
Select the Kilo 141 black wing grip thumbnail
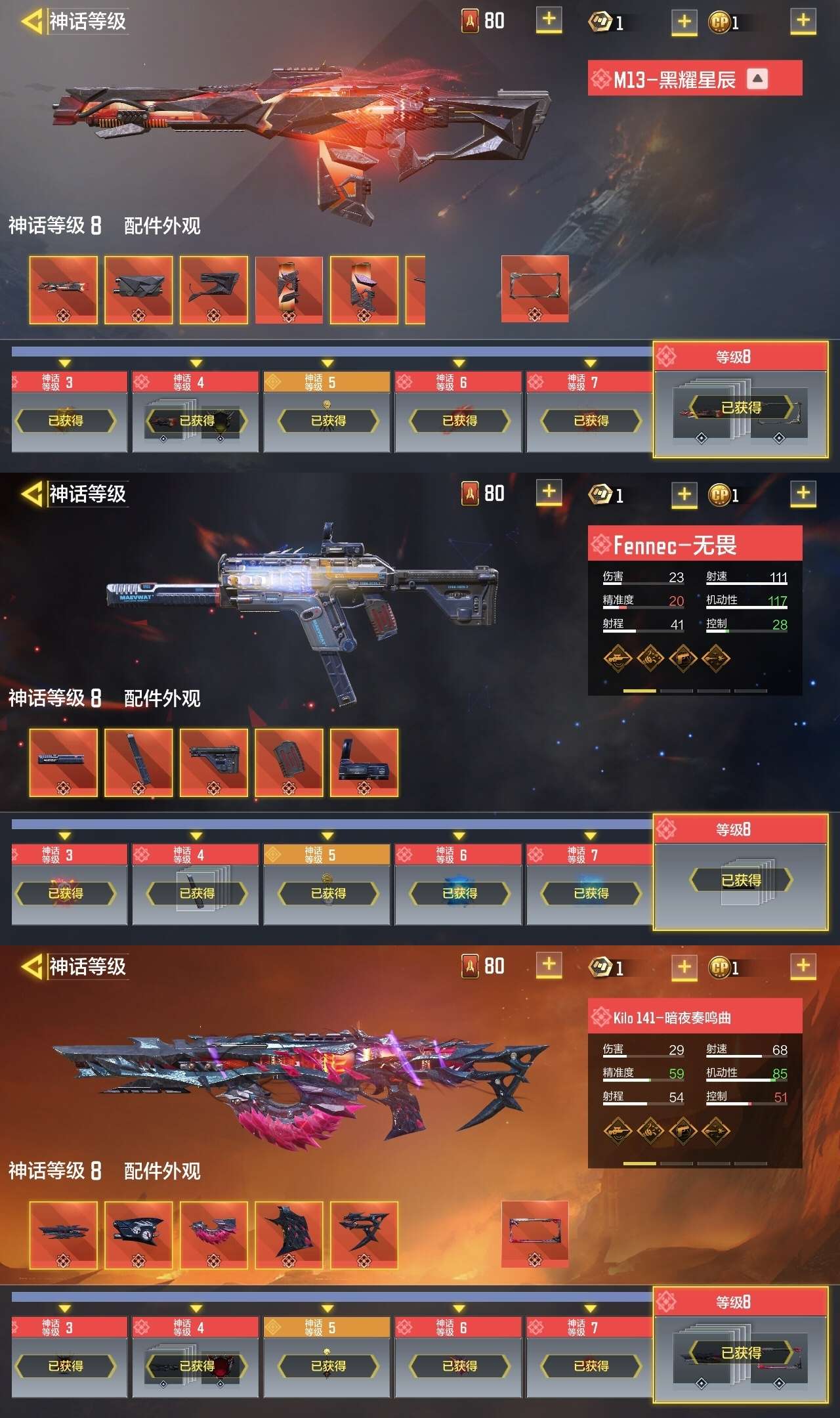(x=289, y=1235)
